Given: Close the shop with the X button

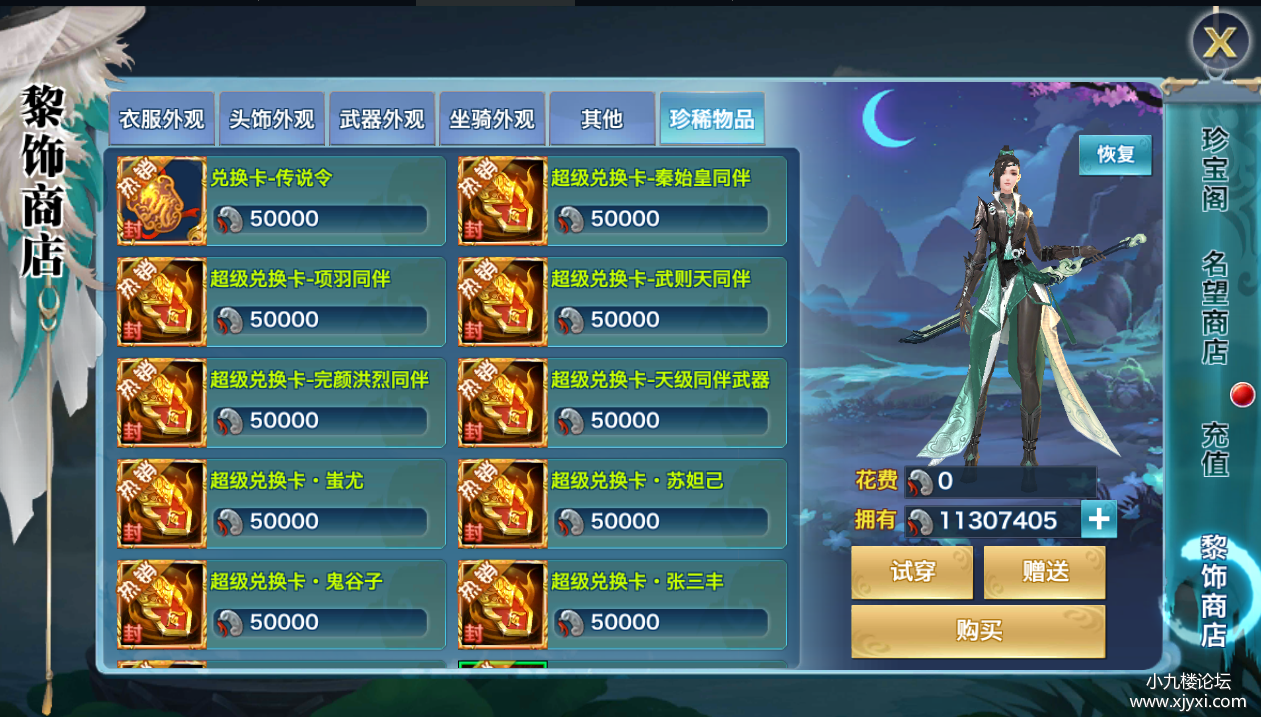Looking at the screenshot, I should [1219, 42].
